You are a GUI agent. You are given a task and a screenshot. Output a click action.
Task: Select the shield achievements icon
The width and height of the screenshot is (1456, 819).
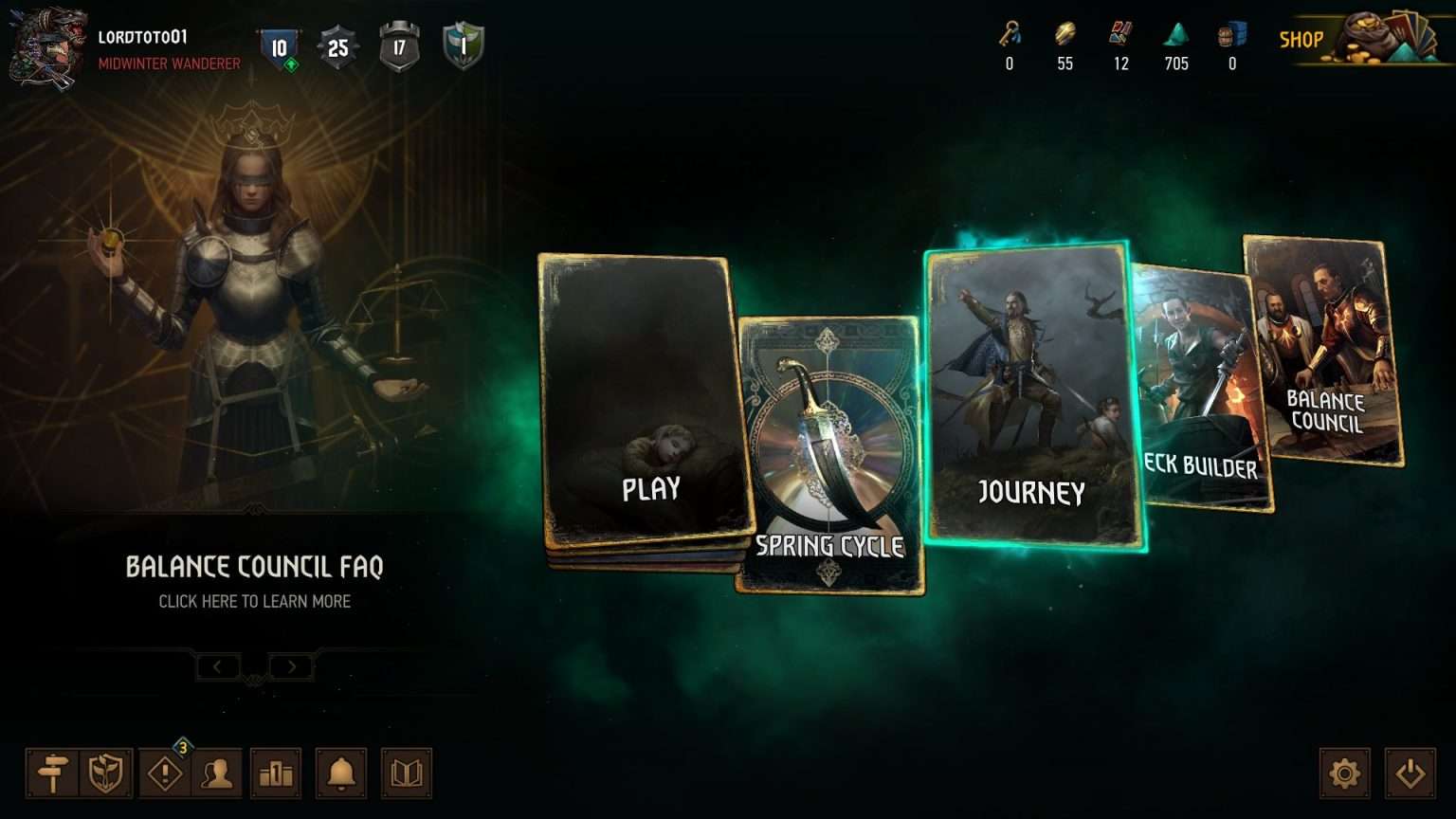(107, 773)
